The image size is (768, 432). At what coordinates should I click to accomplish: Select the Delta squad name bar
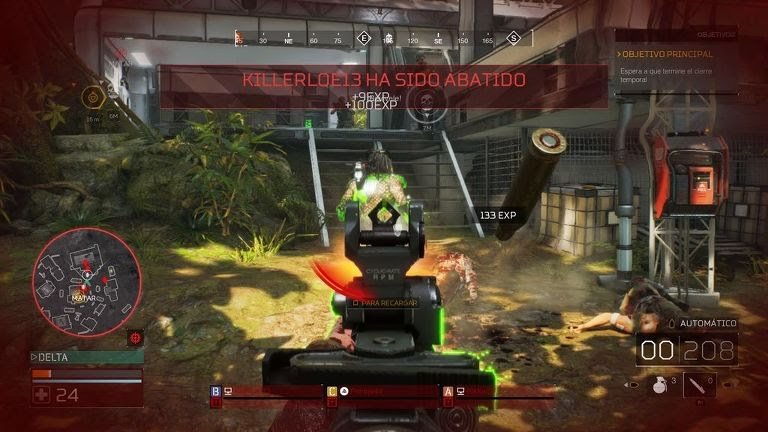point(86,356)
